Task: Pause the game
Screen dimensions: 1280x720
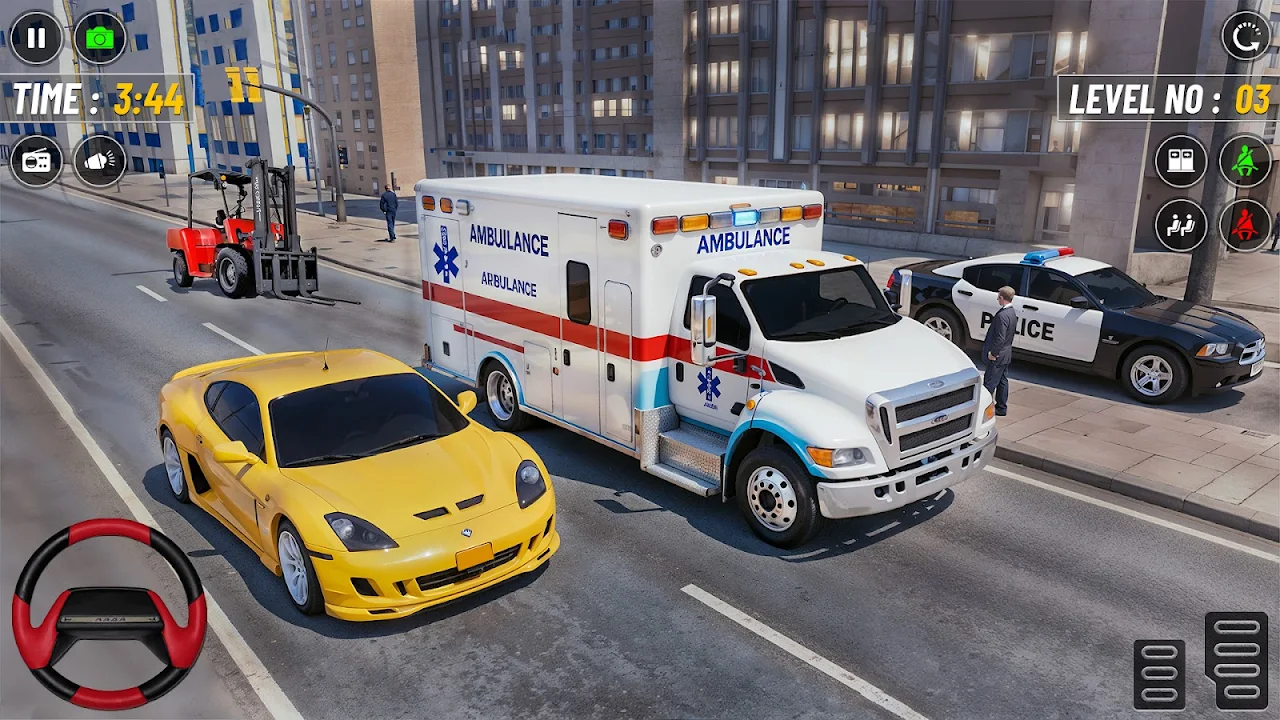Action: (x=36, y=38)
